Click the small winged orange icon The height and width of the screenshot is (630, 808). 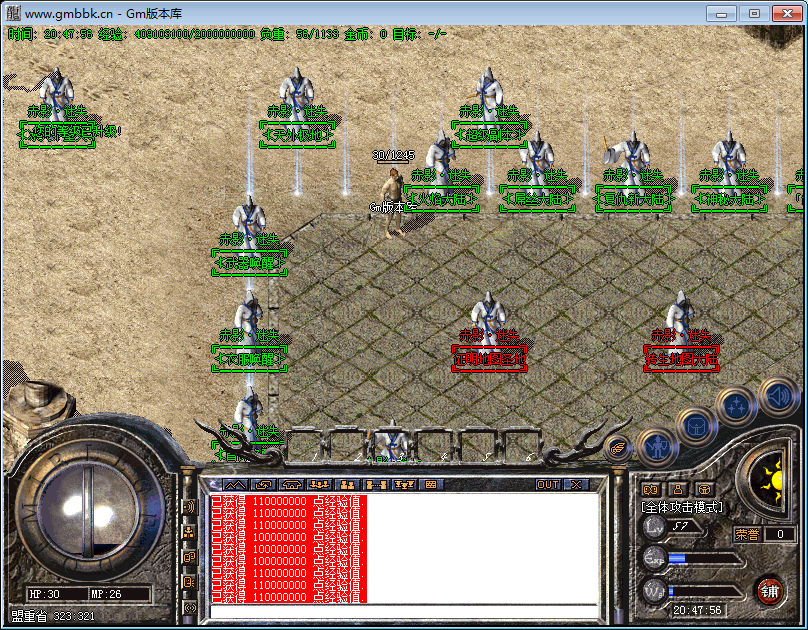click(x=617, y=449)
